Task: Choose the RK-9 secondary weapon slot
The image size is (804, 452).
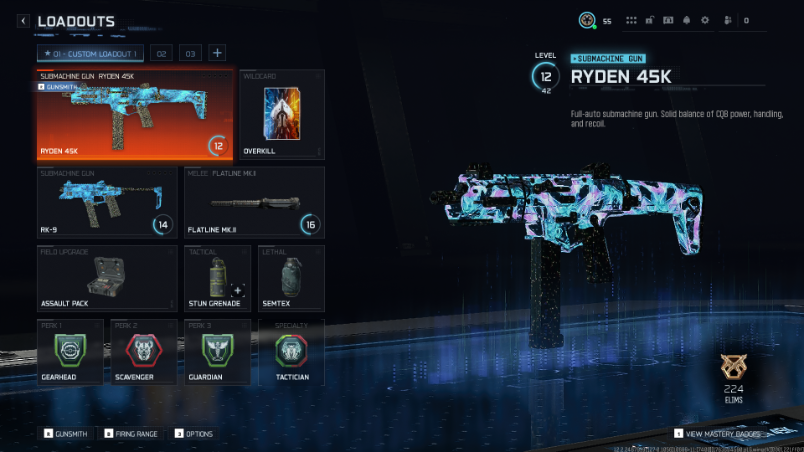Action: pos(106,202)
